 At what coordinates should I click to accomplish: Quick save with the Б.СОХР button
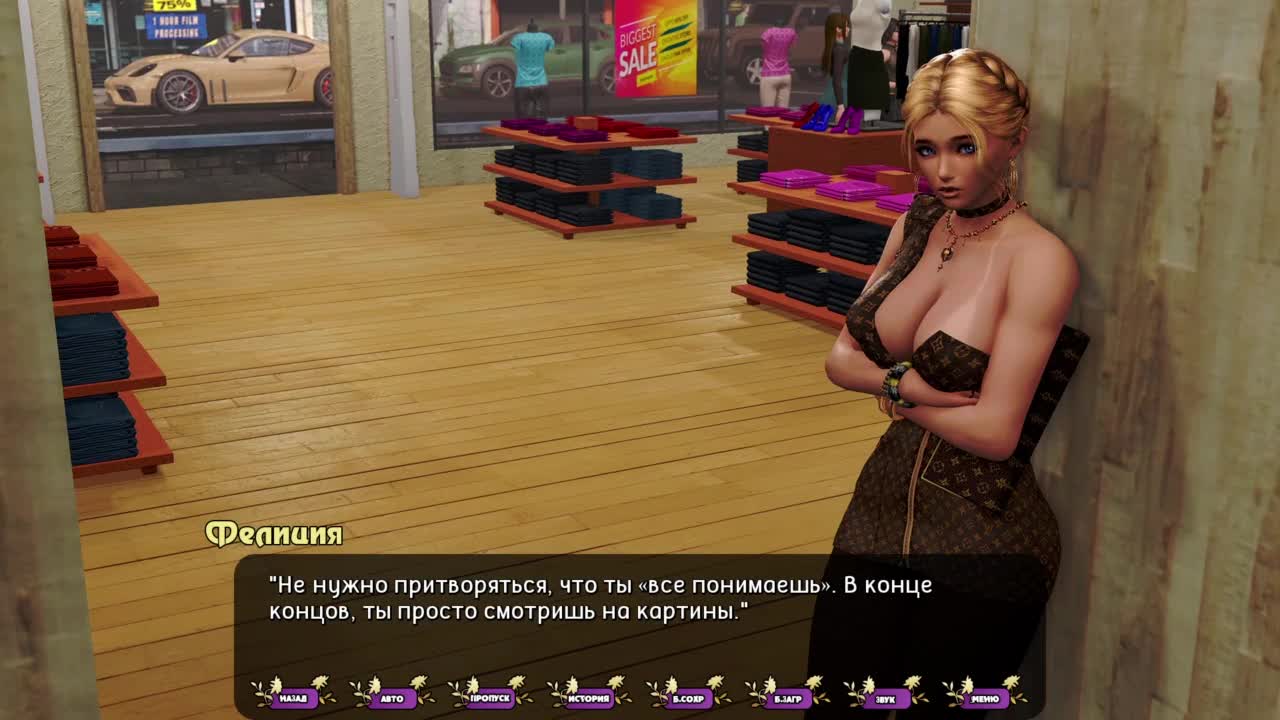(689, 698)
